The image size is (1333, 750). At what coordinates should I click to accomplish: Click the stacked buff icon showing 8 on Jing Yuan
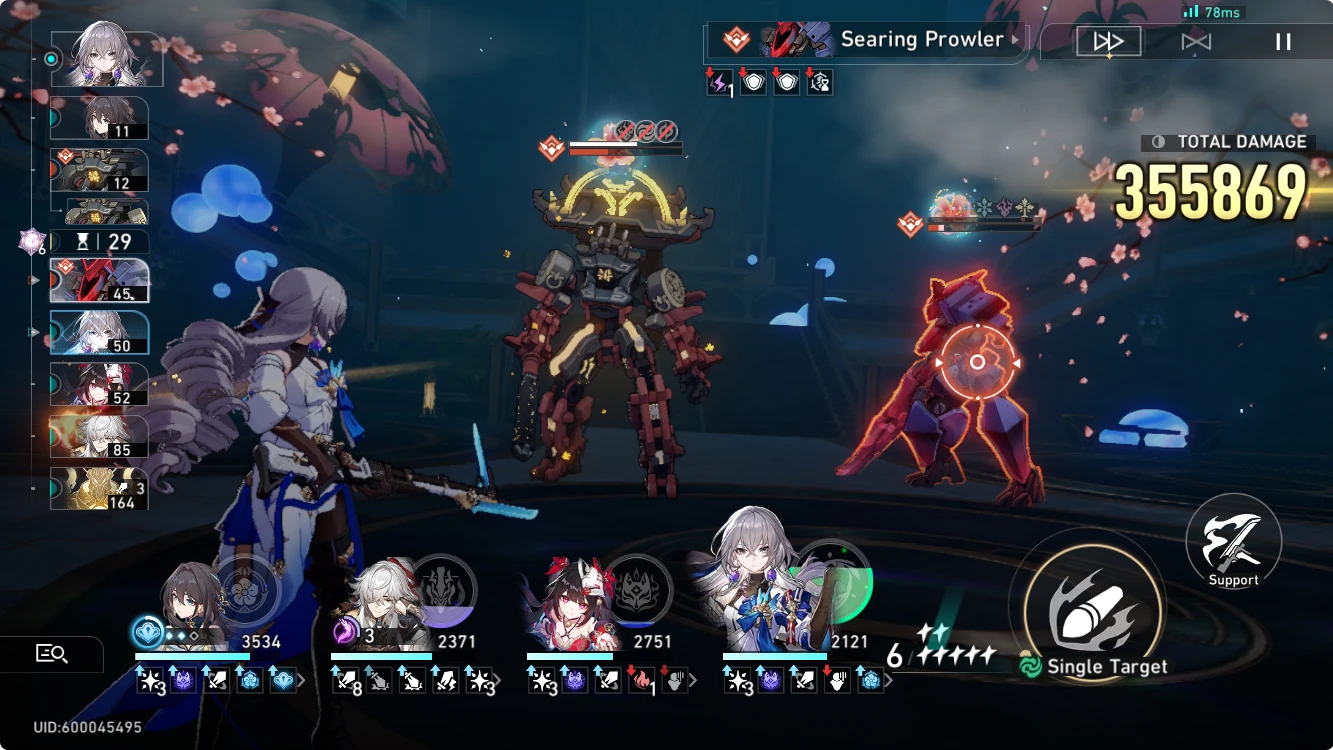[347, 680]
